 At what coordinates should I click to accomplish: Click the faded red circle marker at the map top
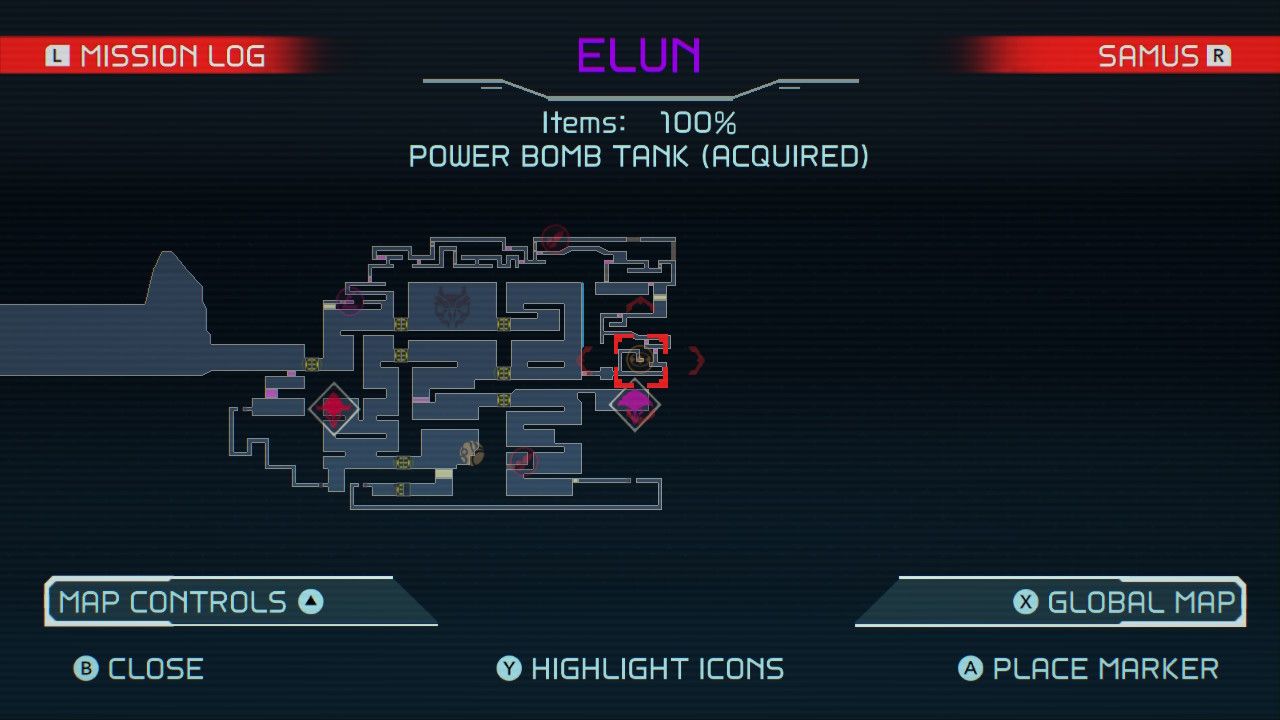[554, 240]
